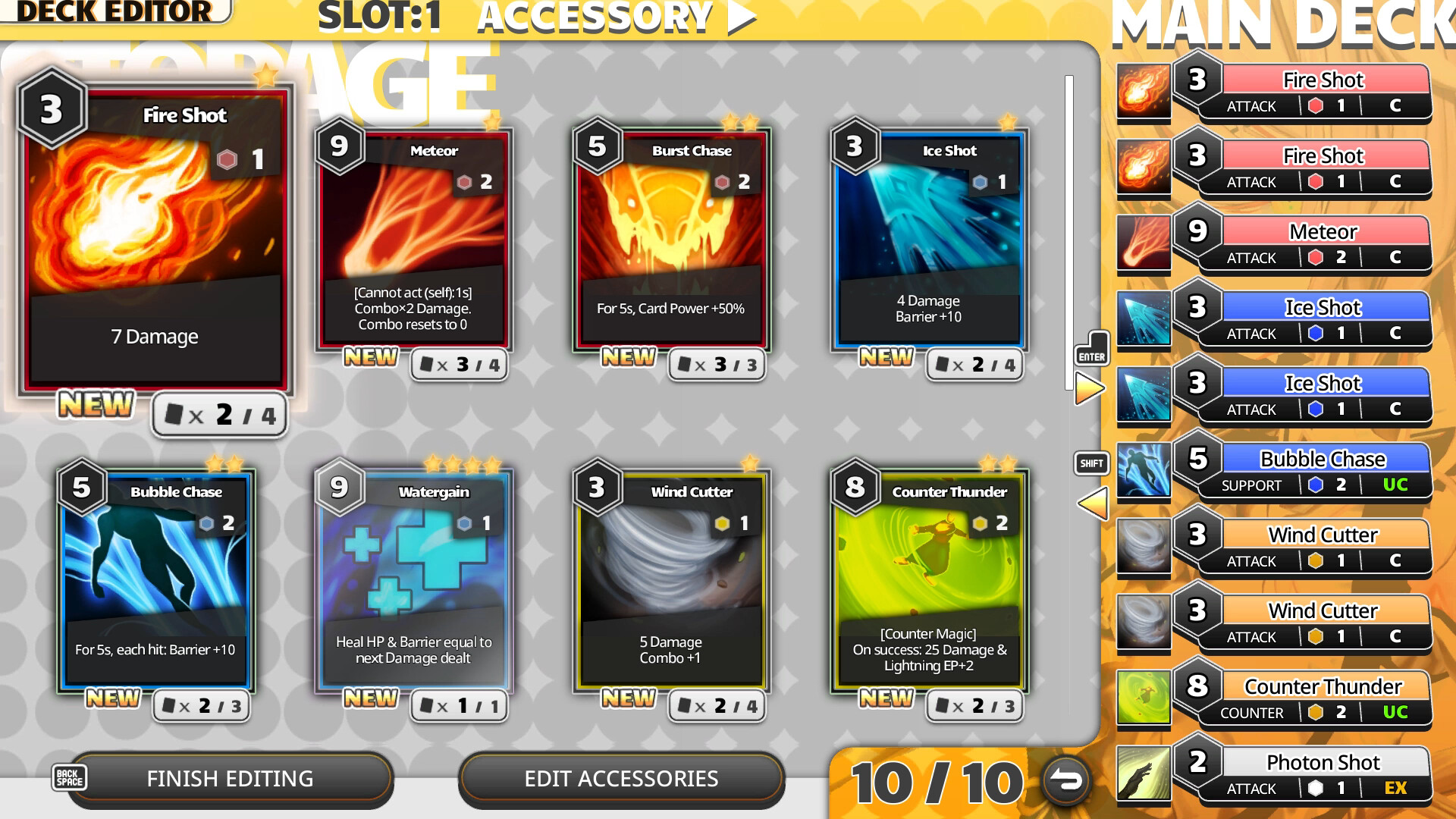The image size is (1456, 819).
Task: Click the SHIFT key hint icon
Action: pos(1090,463)
